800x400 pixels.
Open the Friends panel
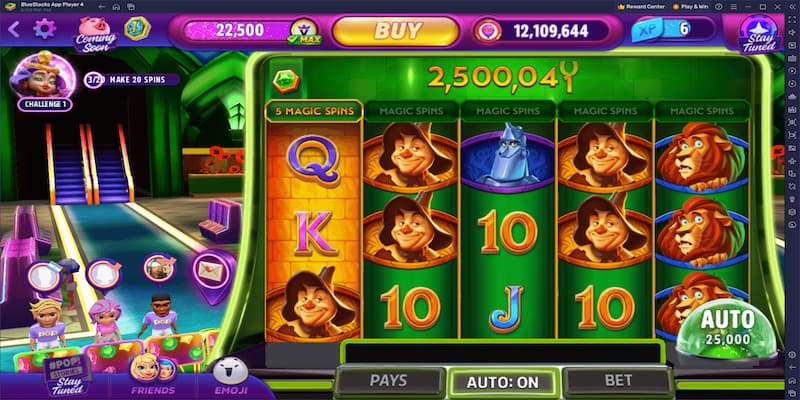click(x=152, y=378)
